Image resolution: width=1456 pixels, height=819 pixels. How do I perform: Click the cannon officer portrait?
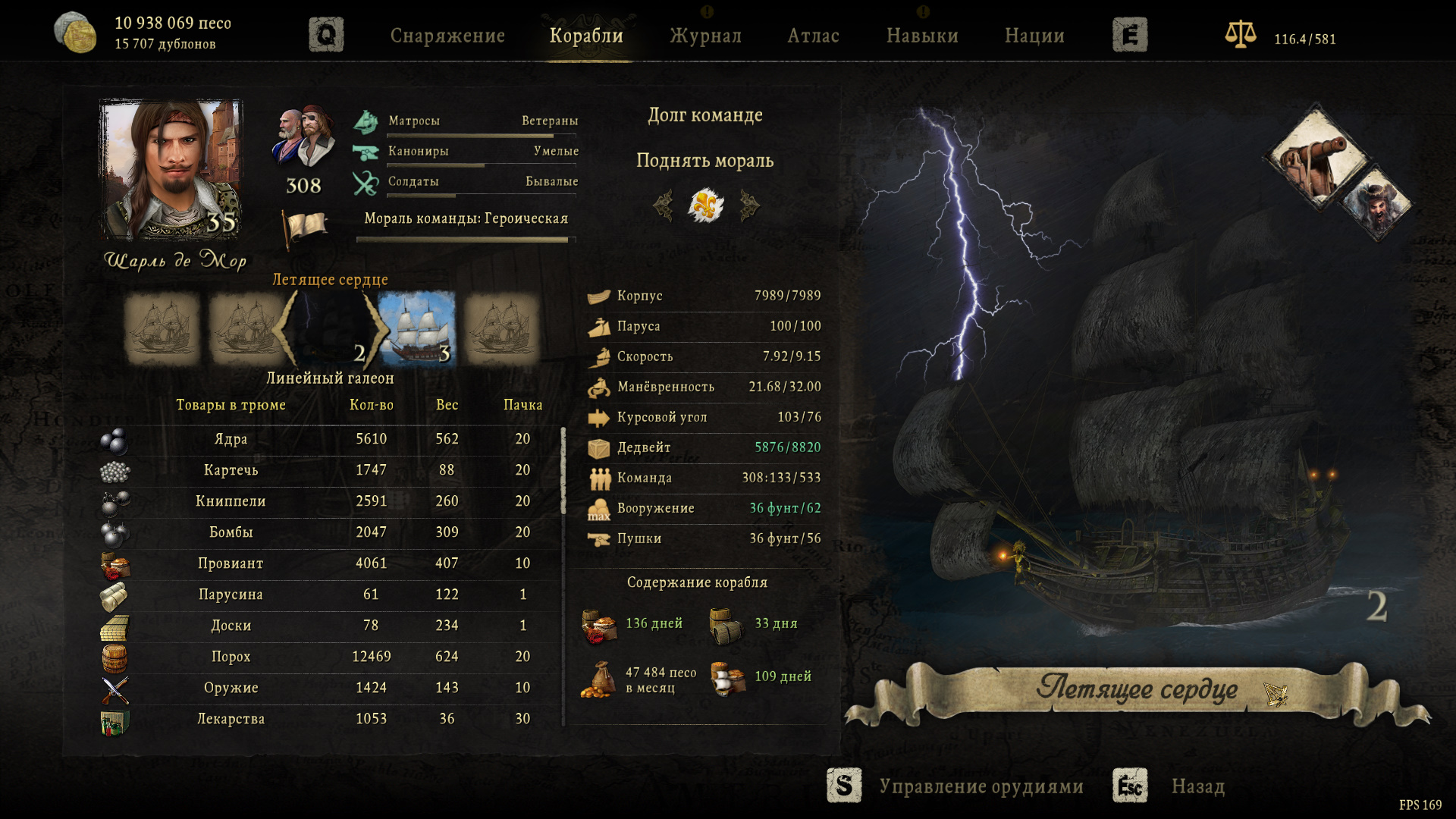(1316, 158)
